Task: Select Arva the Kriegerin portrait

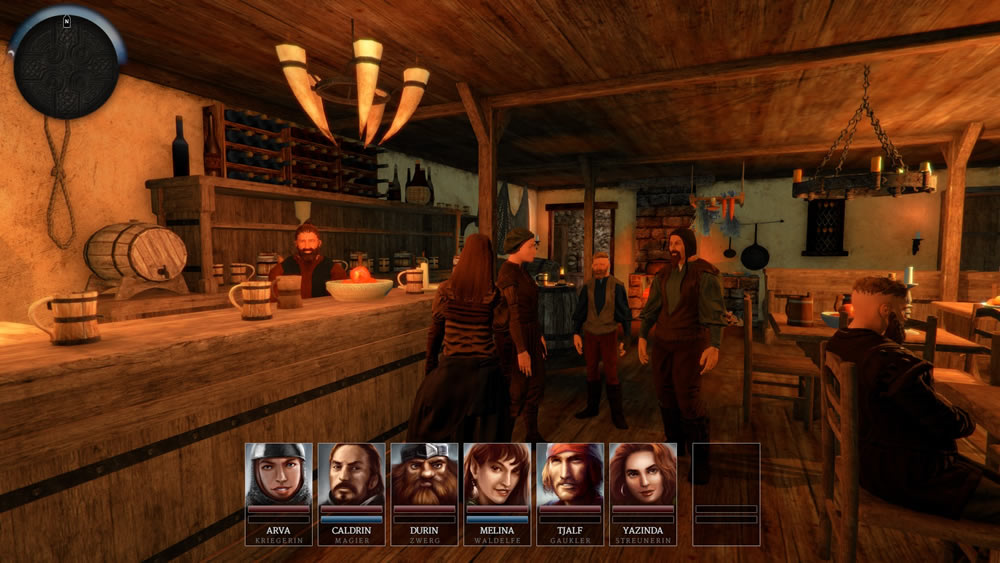Action: tap(278, 475)
